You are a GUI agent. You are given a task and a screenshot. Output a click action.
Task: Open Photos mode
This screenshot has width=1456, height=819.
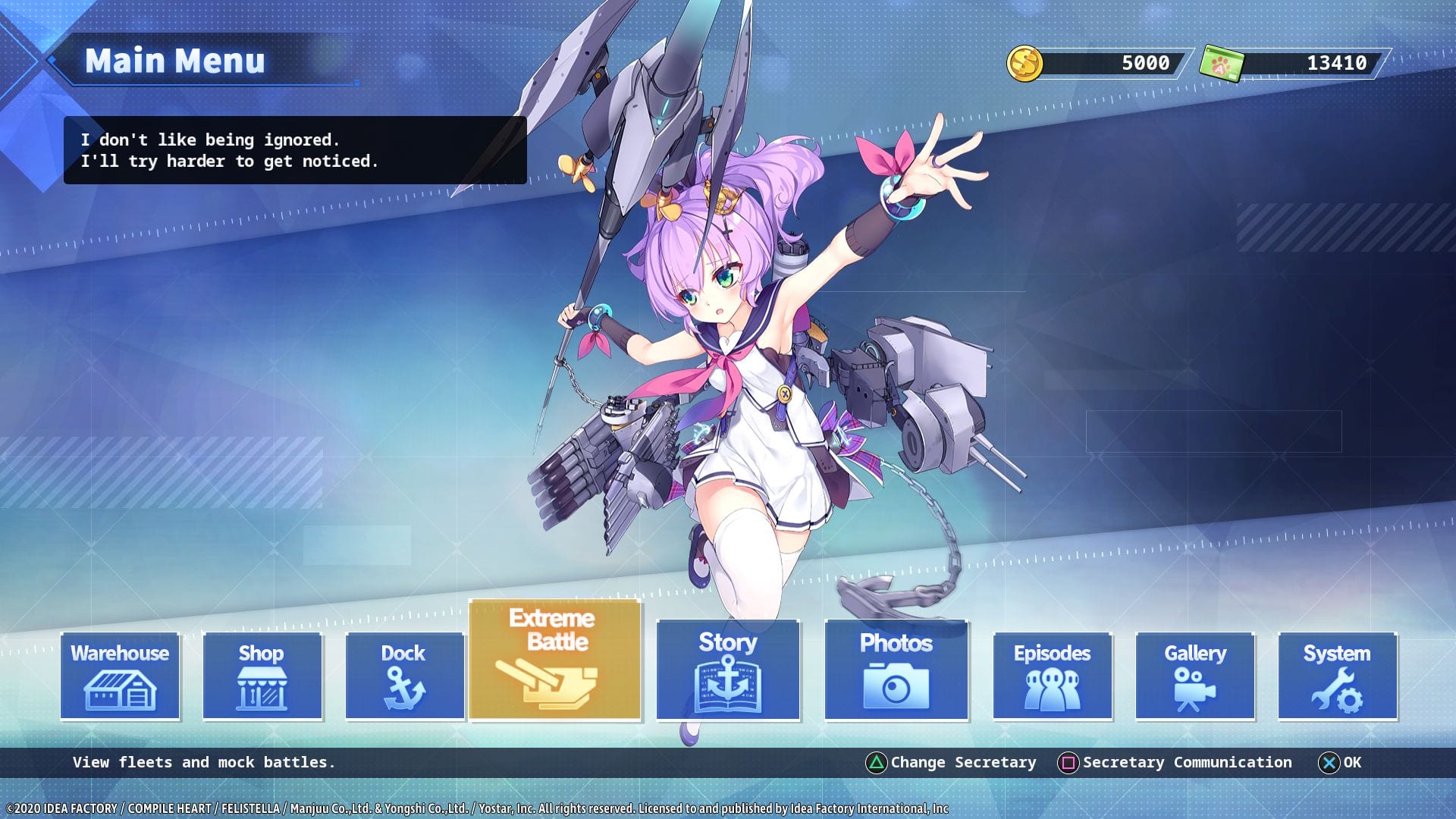[896, 670]
